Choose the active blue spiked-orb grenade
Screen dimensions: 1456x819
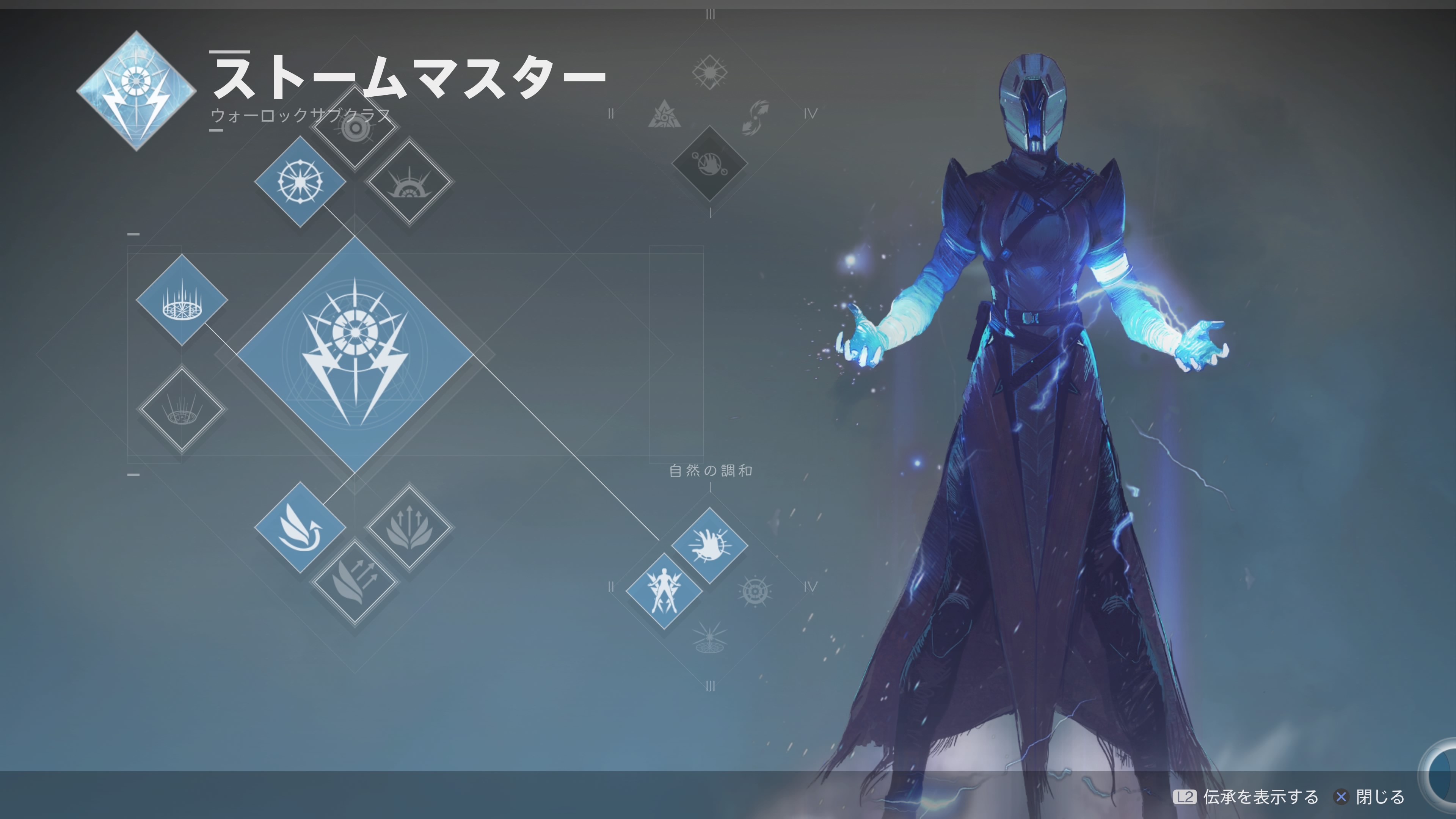point(300,182)
